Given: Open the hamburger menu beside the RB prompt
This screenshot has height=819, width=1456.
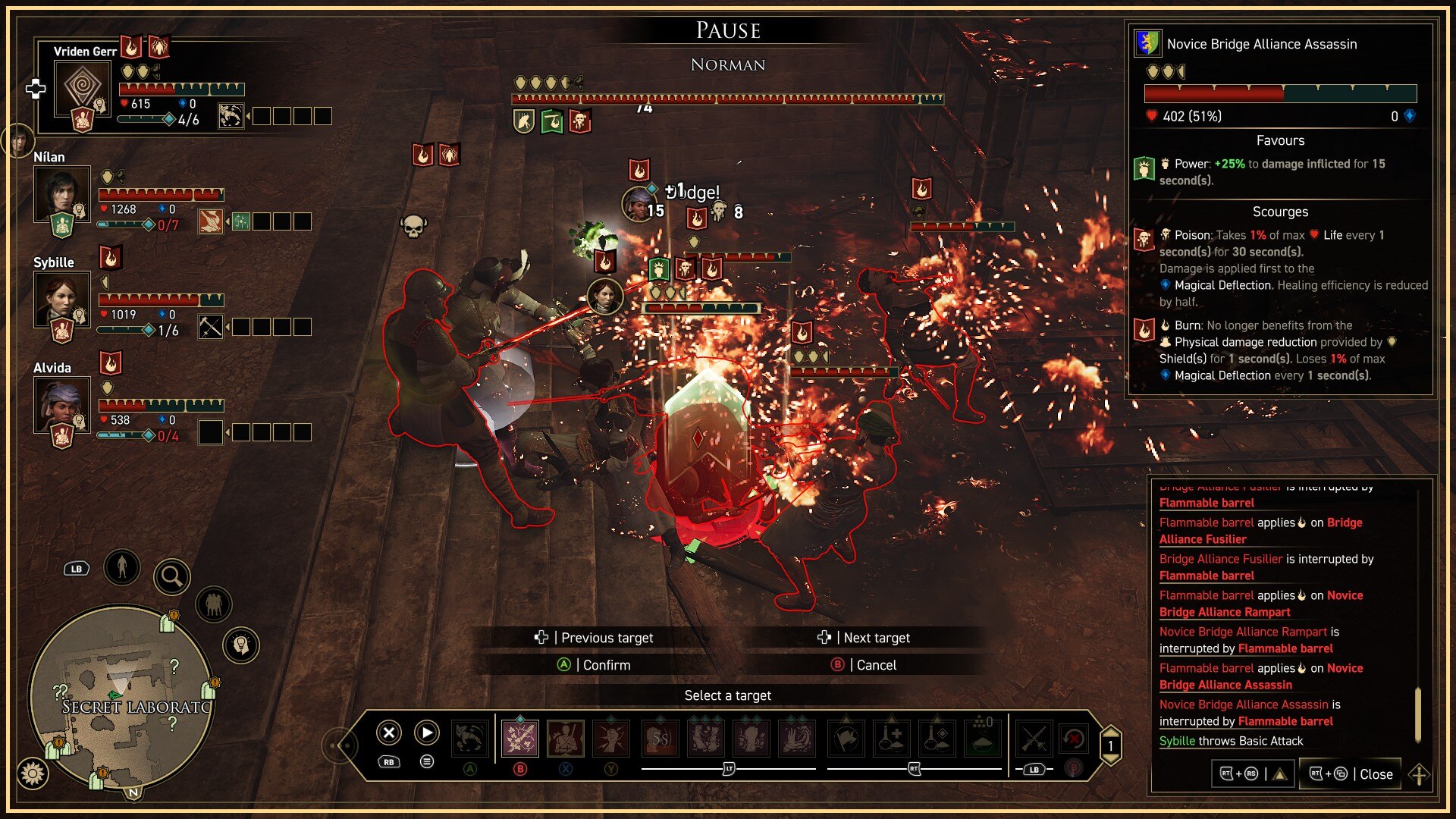Looking at the screenshot, I should (426, 760).
